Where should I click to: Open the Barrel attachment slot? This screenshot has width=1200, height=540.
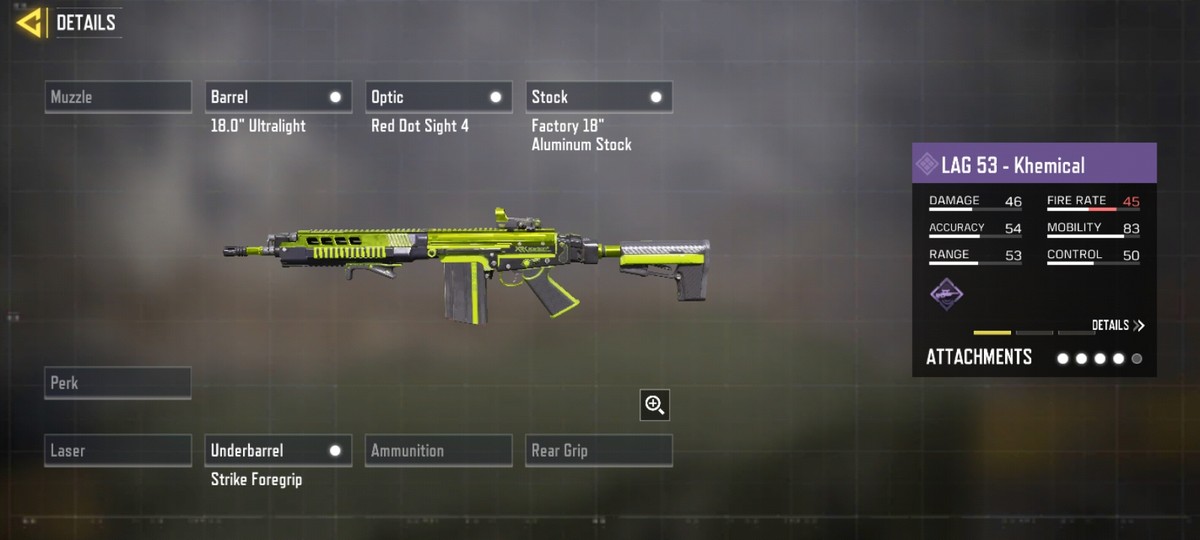pos(278,97)
